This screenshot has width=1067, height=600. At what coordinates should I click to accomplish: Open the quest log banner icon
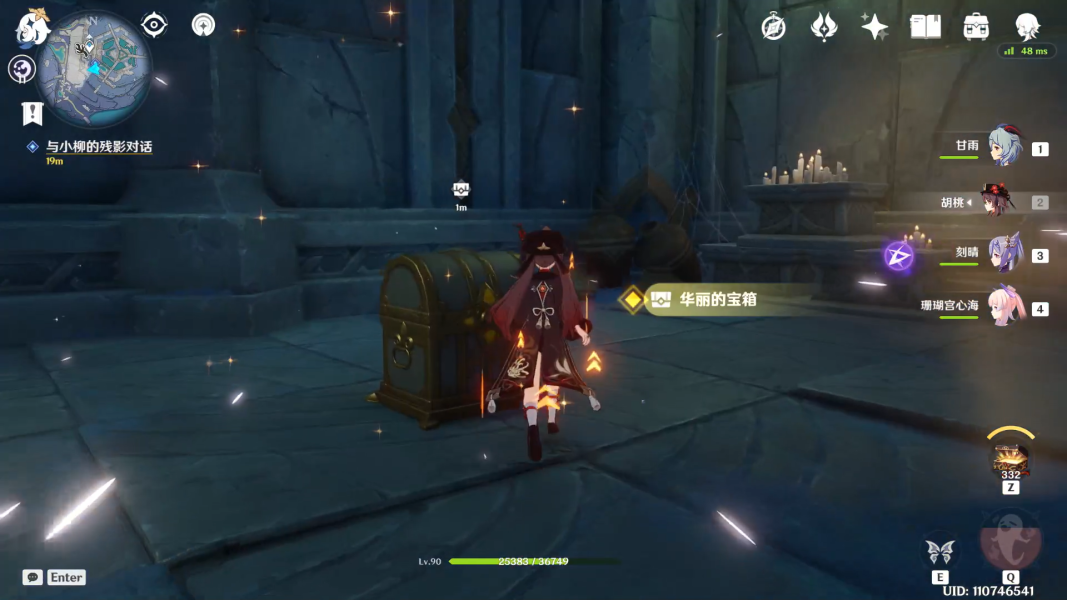[x=32, y=112]
